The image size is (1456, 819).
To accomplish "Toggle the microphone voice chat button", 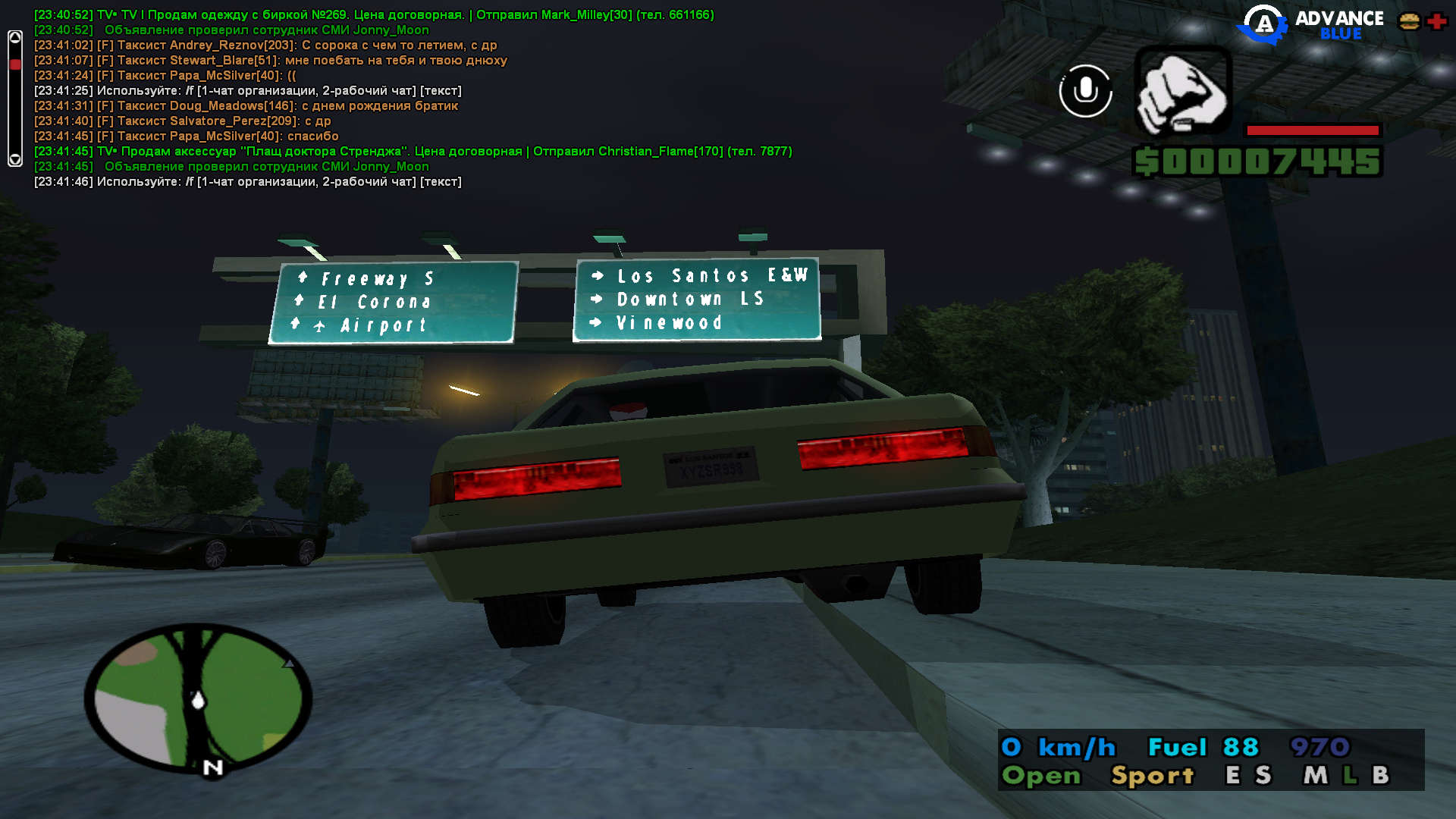I will click(1085, 91).
